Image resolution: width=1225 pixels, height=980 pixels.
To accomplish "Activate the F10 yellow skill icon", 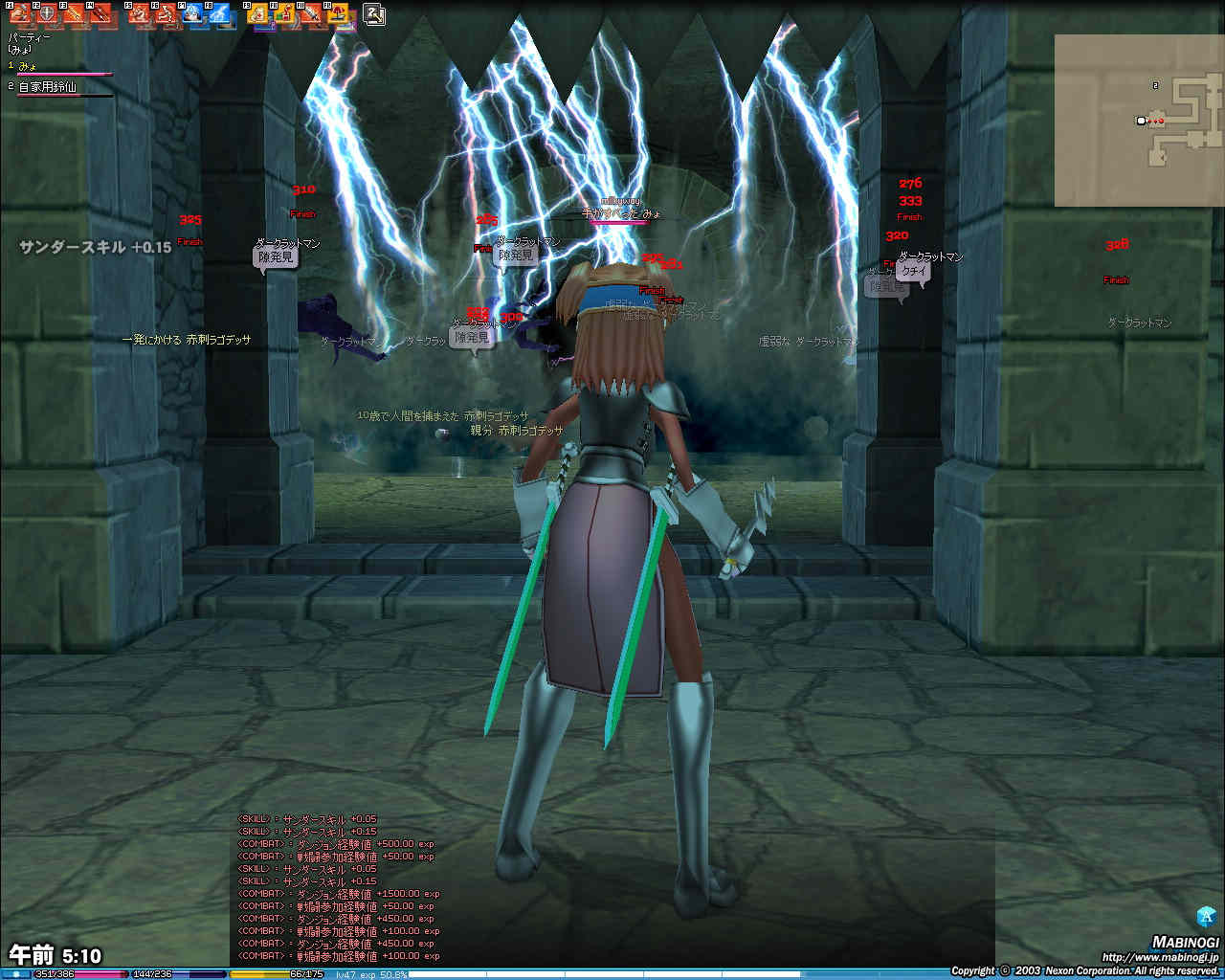I will tap(285, 15).
